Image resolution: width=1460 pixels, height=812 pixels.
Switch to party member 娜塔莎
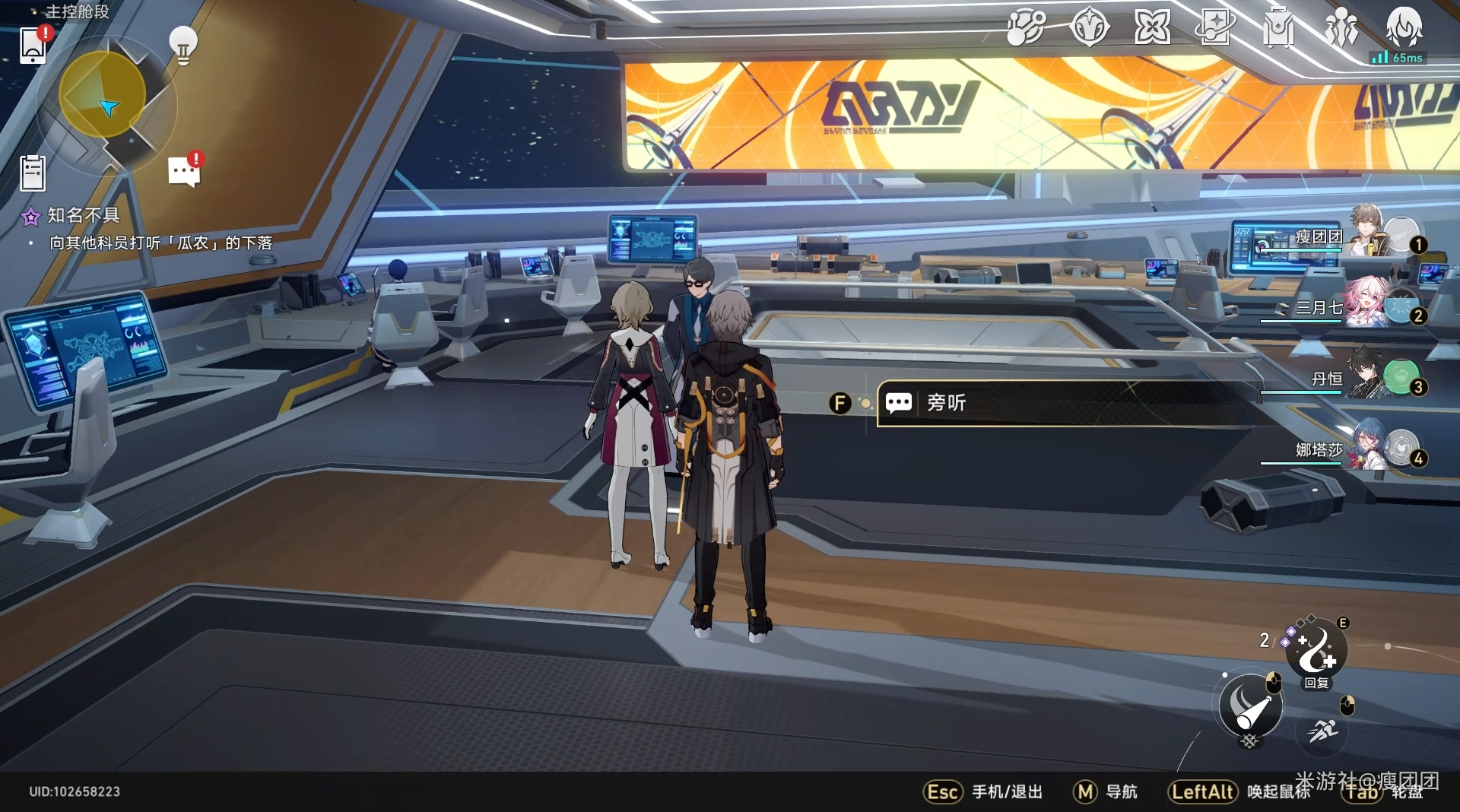1369,449
